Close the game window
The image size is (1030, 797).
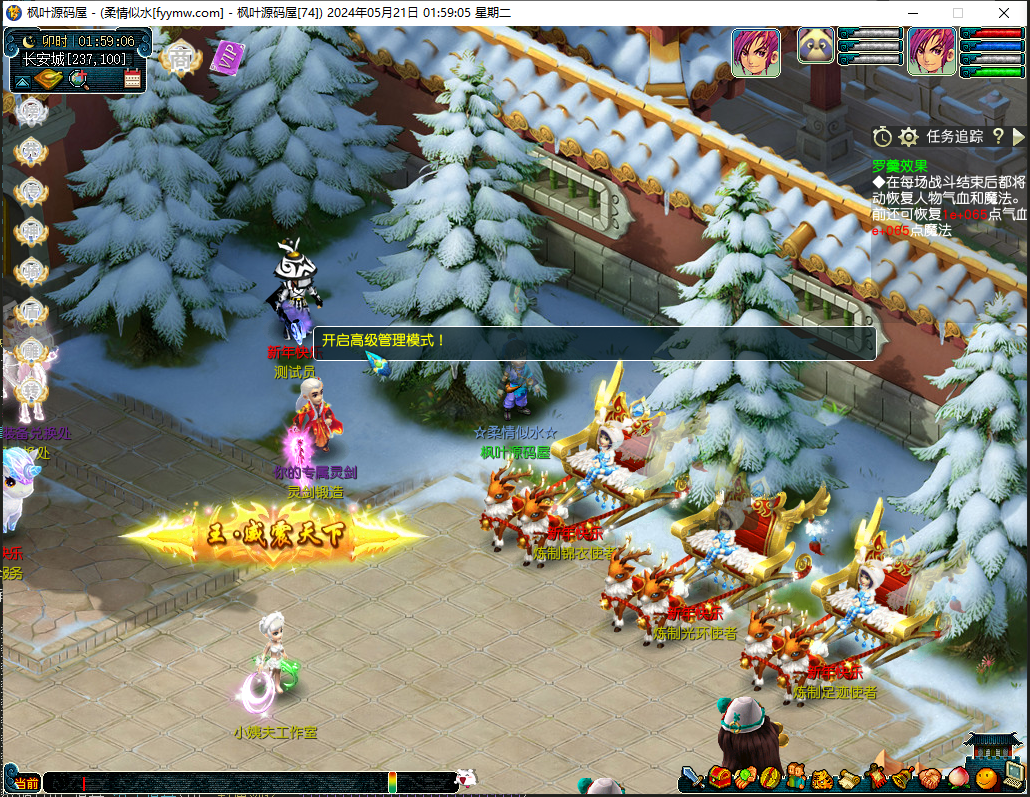(x=1005, y=13)
